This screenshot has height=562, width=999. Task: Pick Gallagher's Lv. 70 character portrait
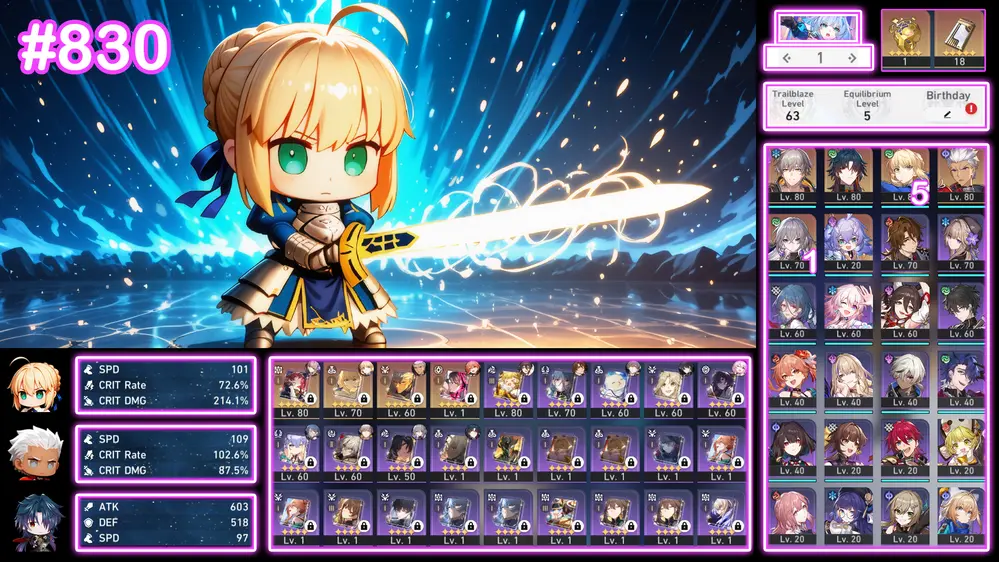[905, 243]
